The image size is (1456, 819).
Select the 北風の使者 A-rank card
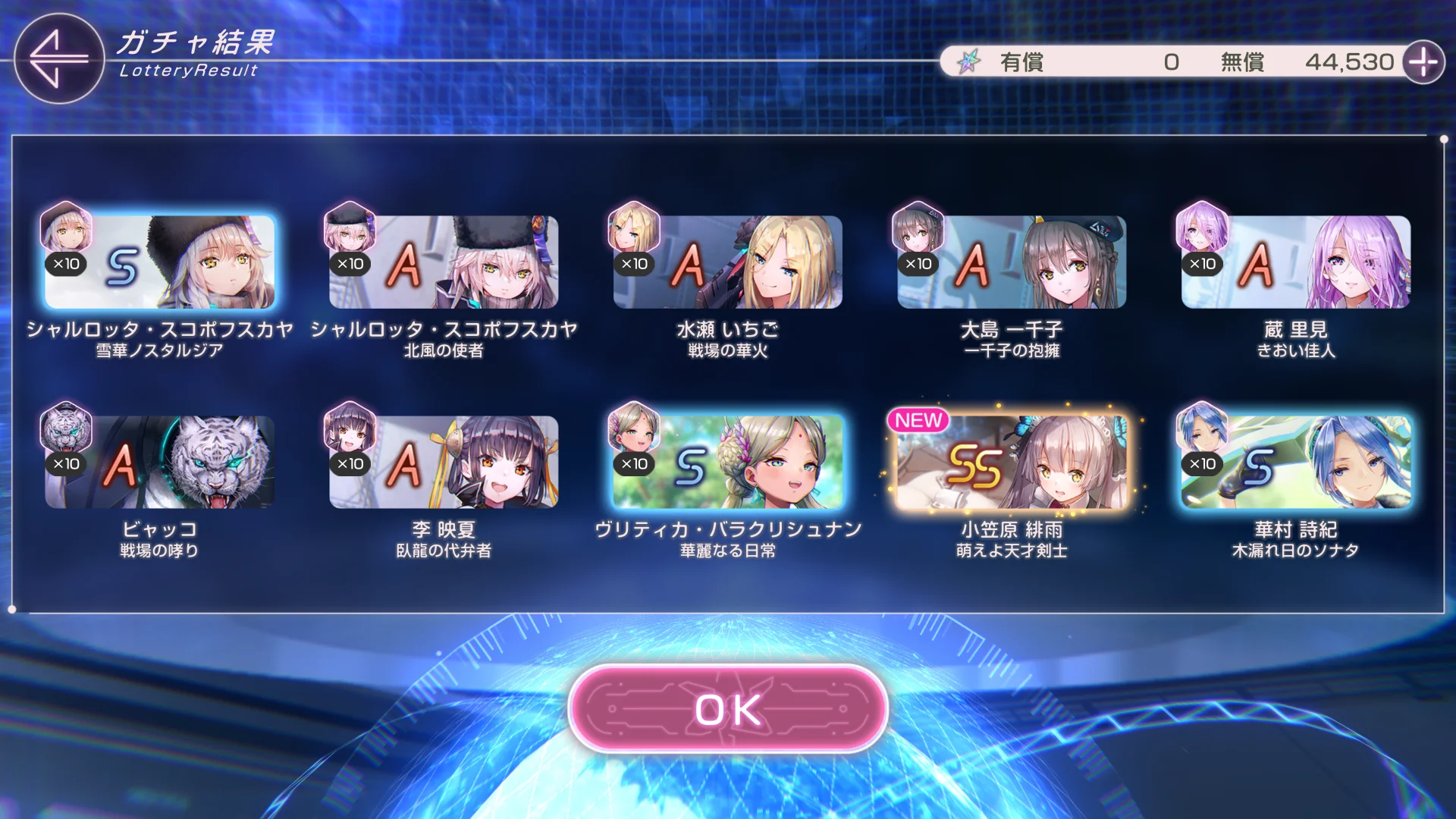[x=444, y=262]
